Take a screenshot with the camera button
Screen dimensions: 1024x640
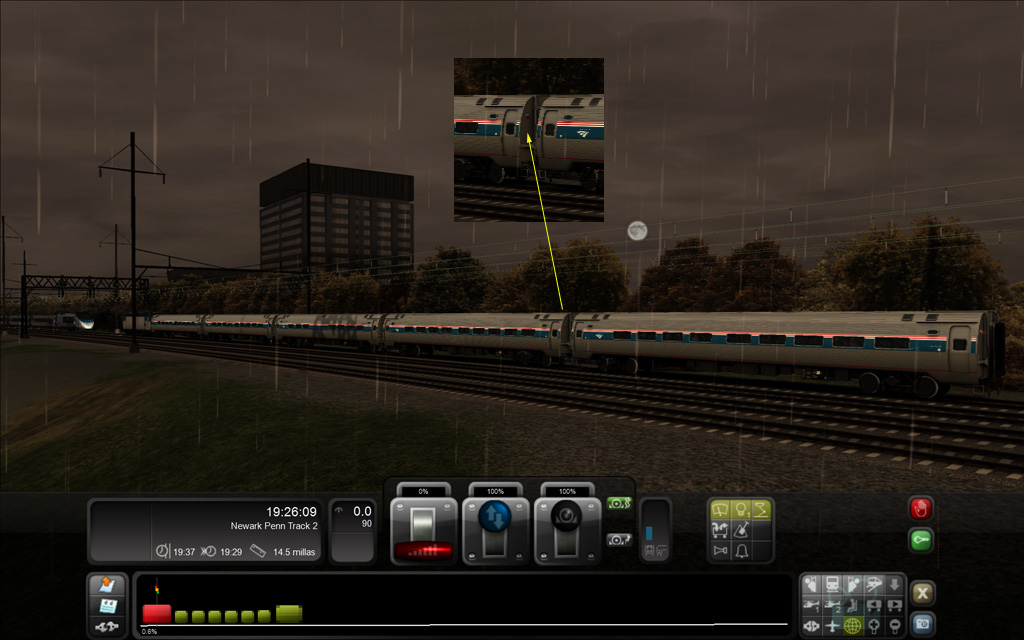click(922, 623)
